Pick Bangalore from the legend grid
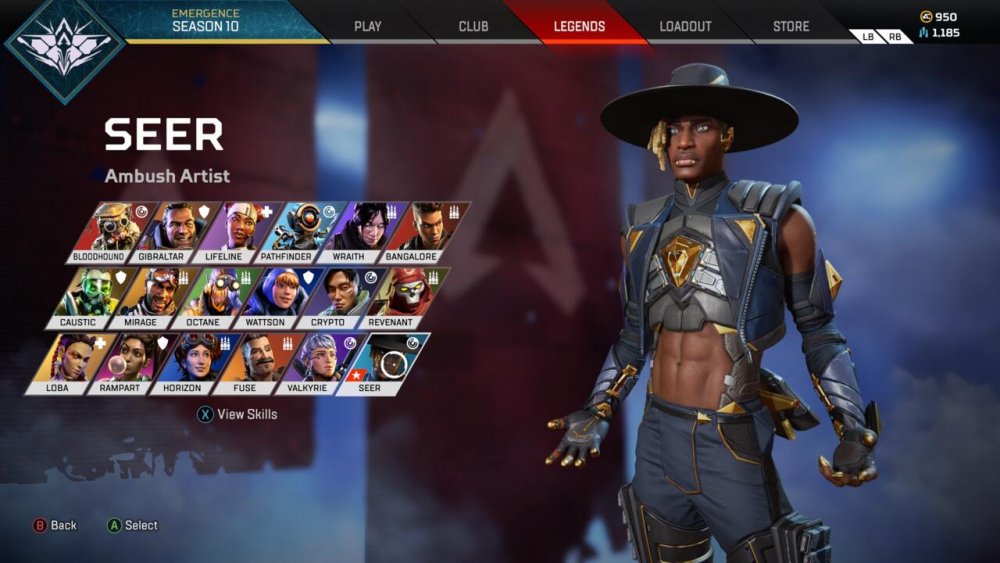This screenshot has height=563, width=1000. [420, 232]
